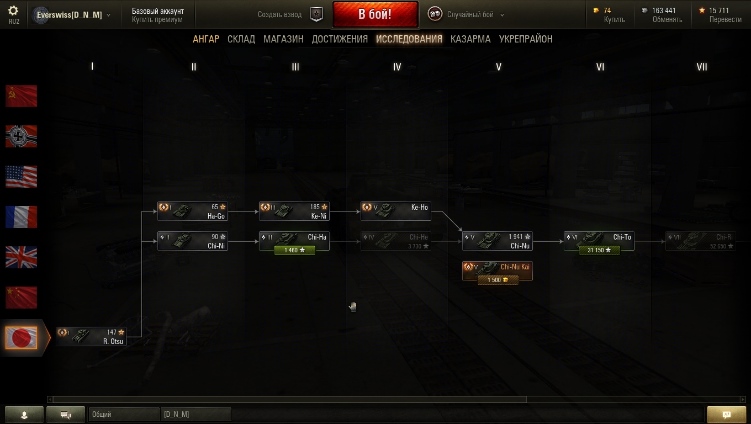Image resolution: width=751 pixels, height=424 pixels.
Task: Go to the МАГАЗИН tab
Action: 283,39
